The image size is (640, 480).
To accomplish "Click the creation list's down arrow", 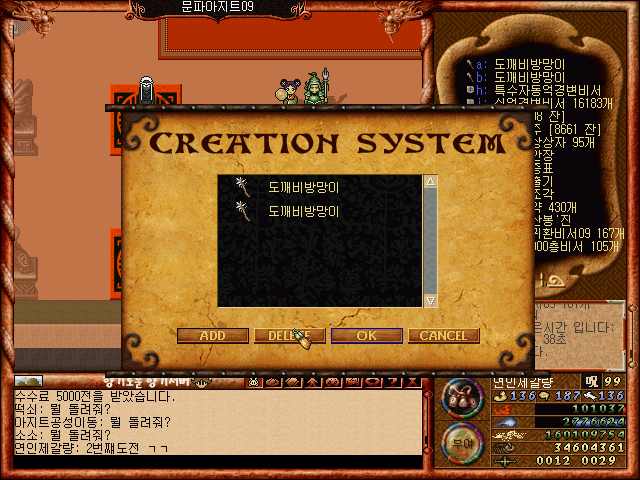I will pyautogui.click(x=431, y=300).
